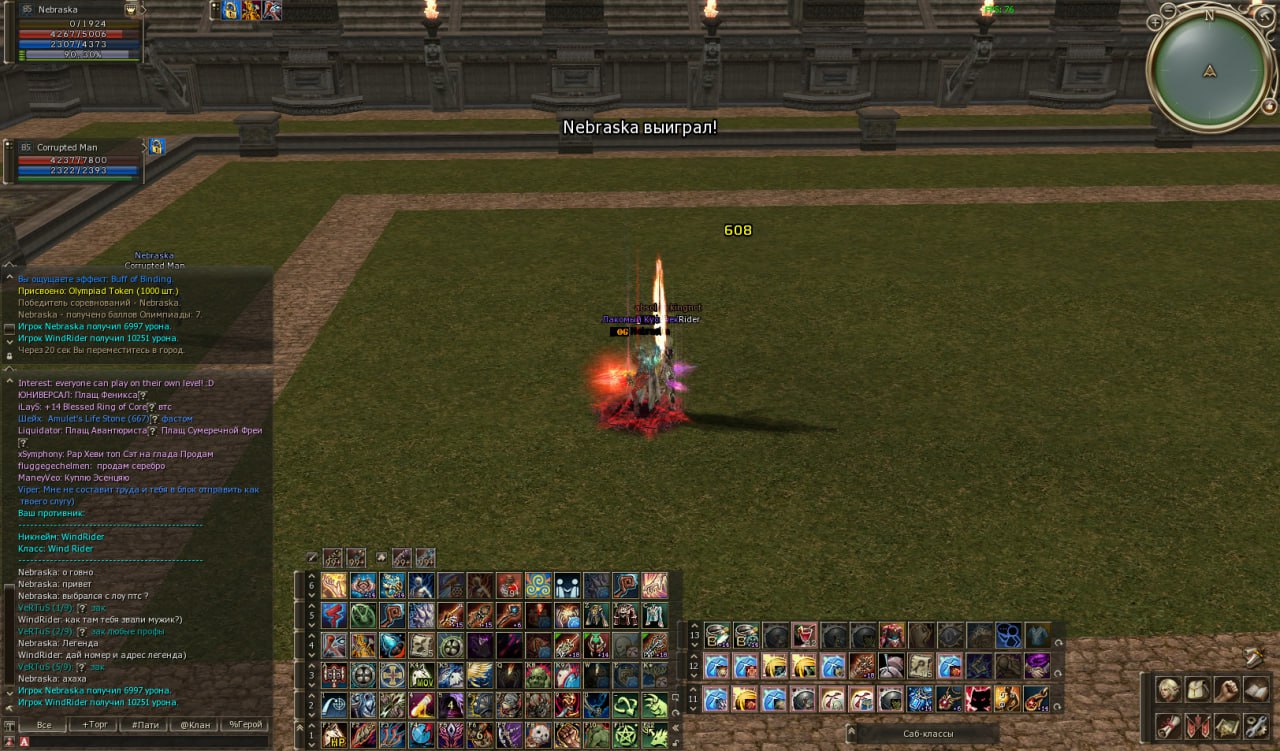Open the inventory backpack icon
Viewport: 1280px width, 751px height.
[1197, 690]
